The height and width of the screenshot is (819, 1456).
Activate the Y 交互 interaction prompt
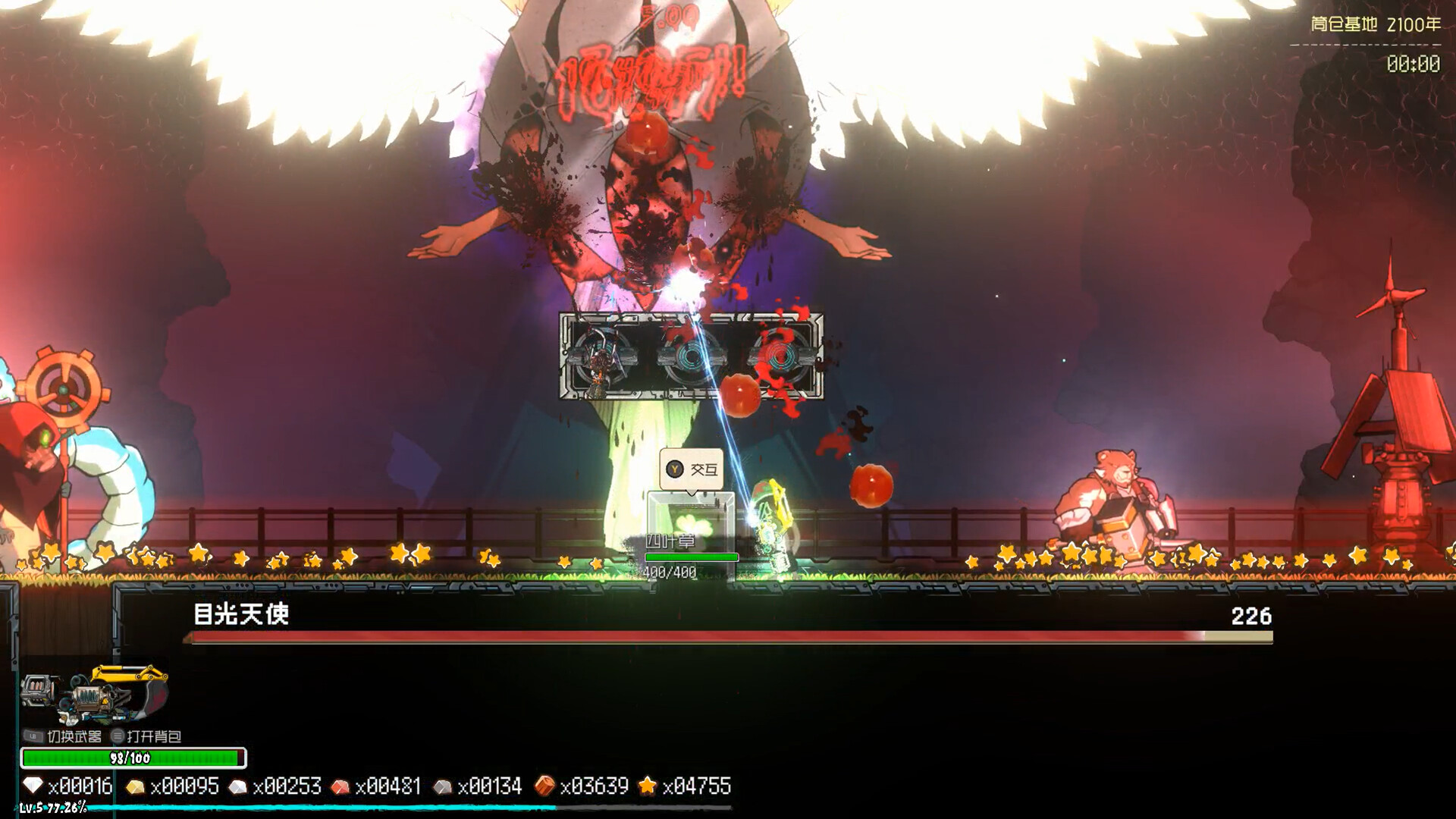(691, 468)
